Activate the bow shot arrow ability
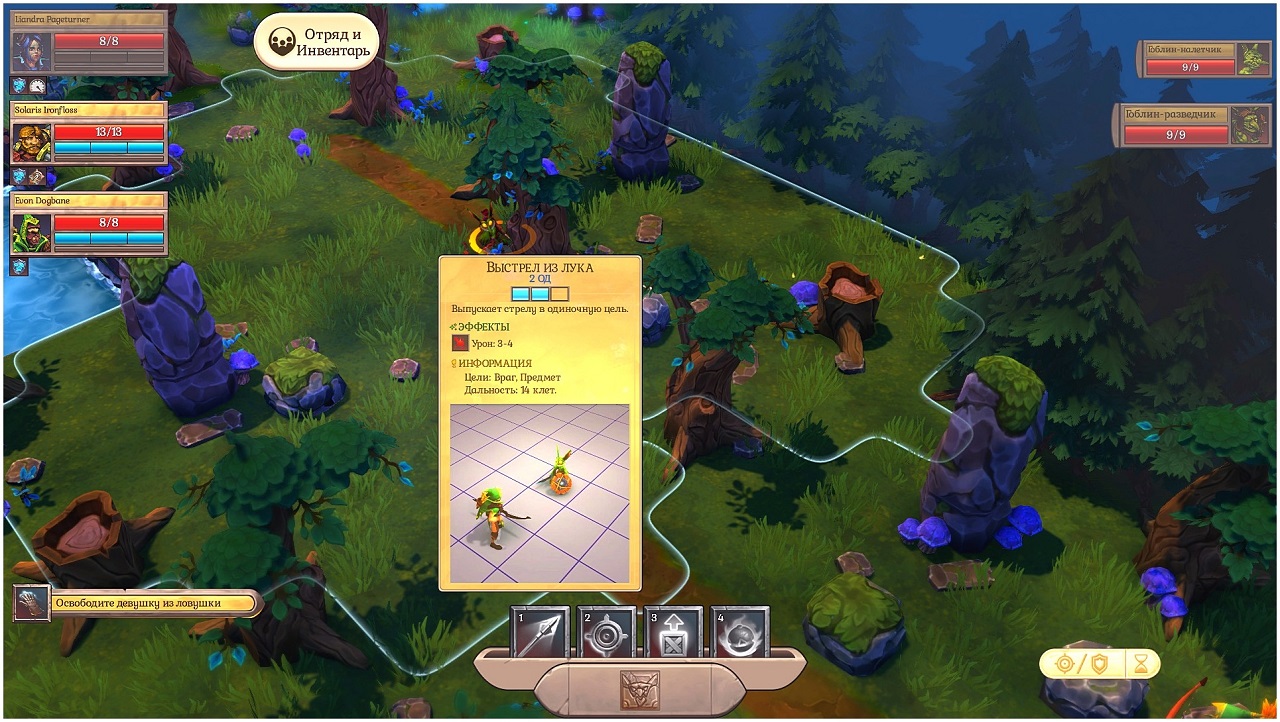This screenshot has width=1280, height=722. click(540, 633)
